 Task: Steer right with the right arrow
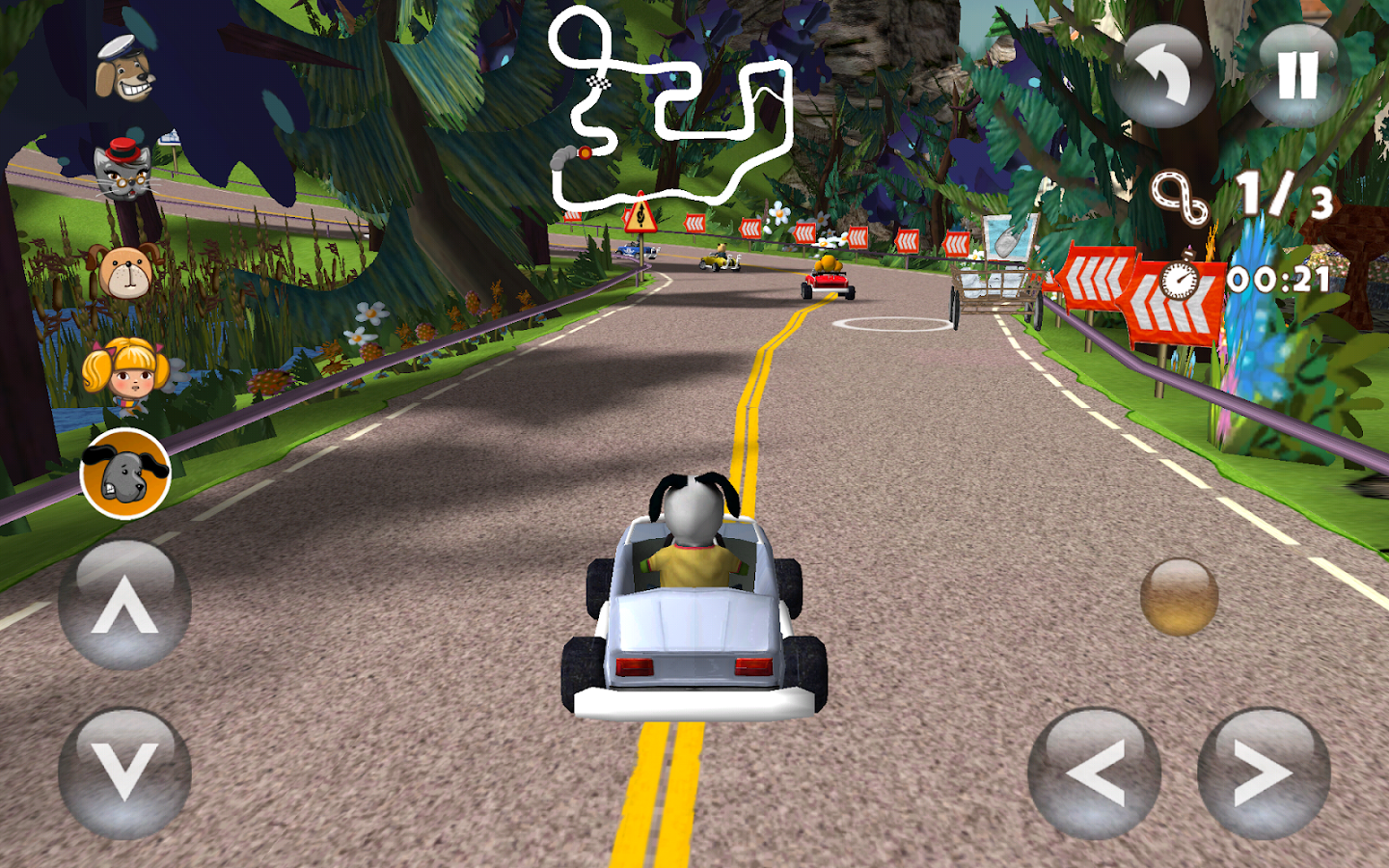click(x=1263, y=773)
